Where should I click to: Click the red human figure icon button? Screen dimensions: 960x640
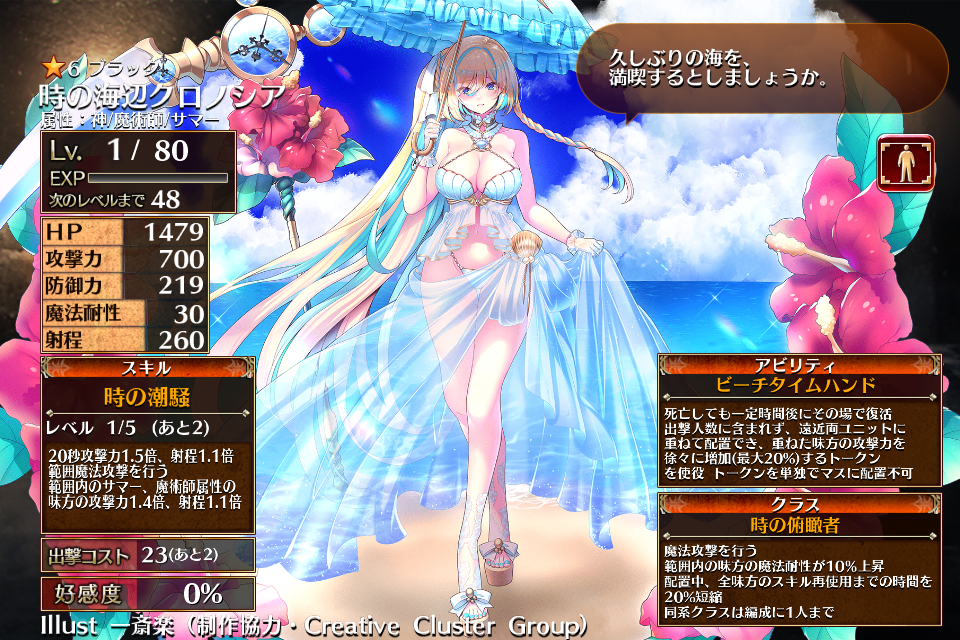[906, 162]
